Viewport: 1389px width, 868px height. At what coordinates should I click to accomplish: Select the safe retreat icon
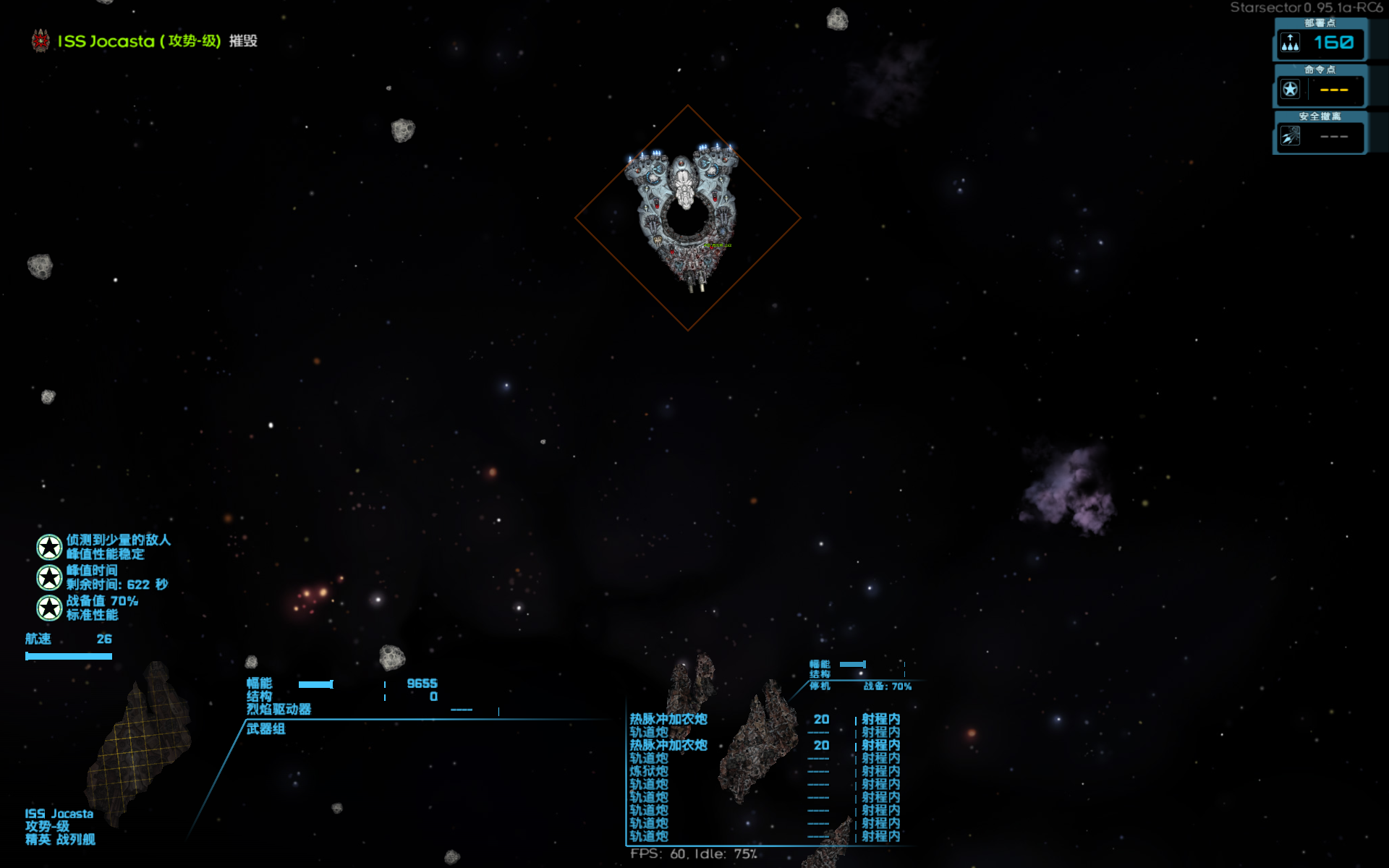coord(1290,136)
